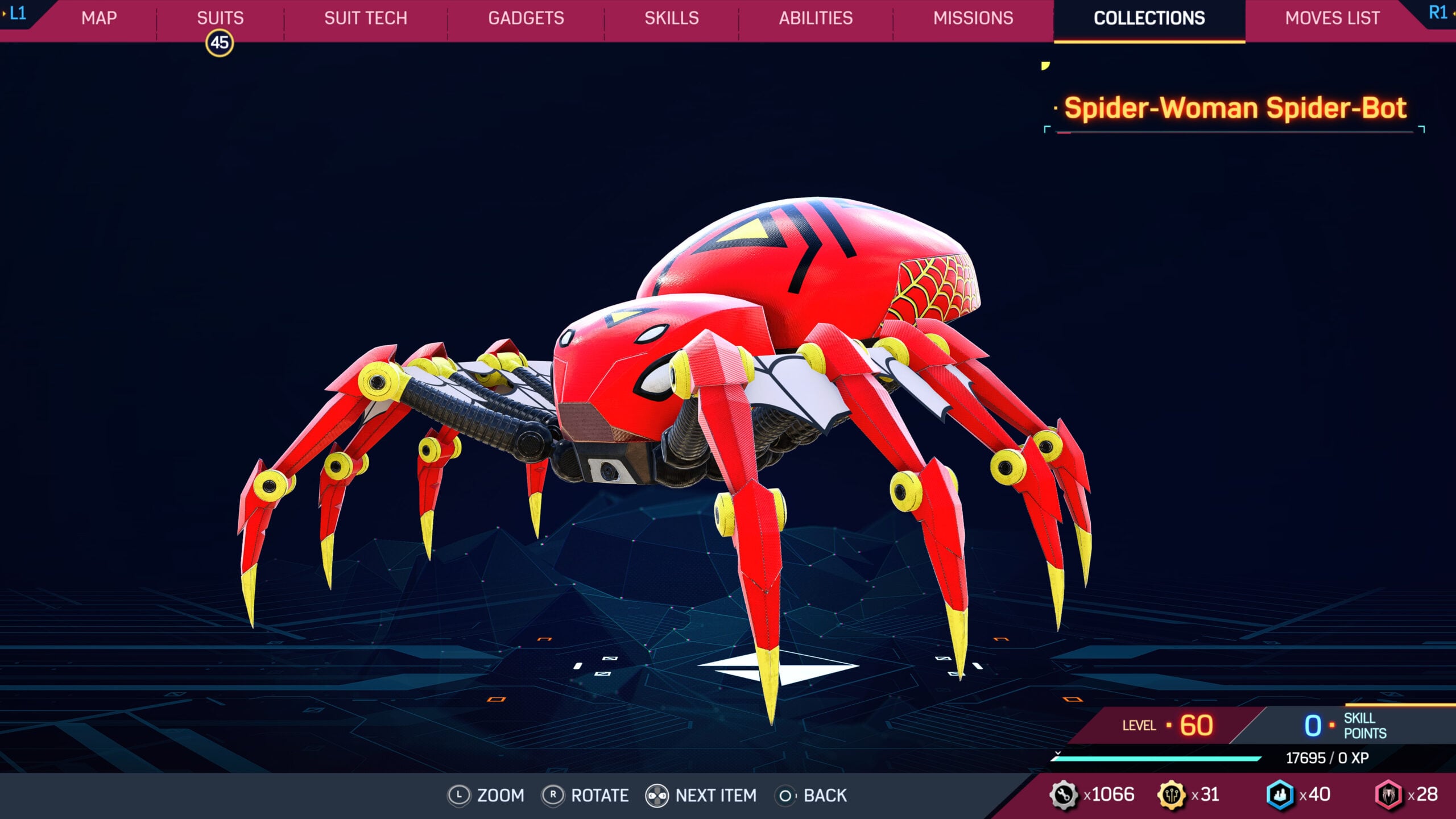Select the Missions menu entry
1456x819 pixels.
[x=973, y=18]
